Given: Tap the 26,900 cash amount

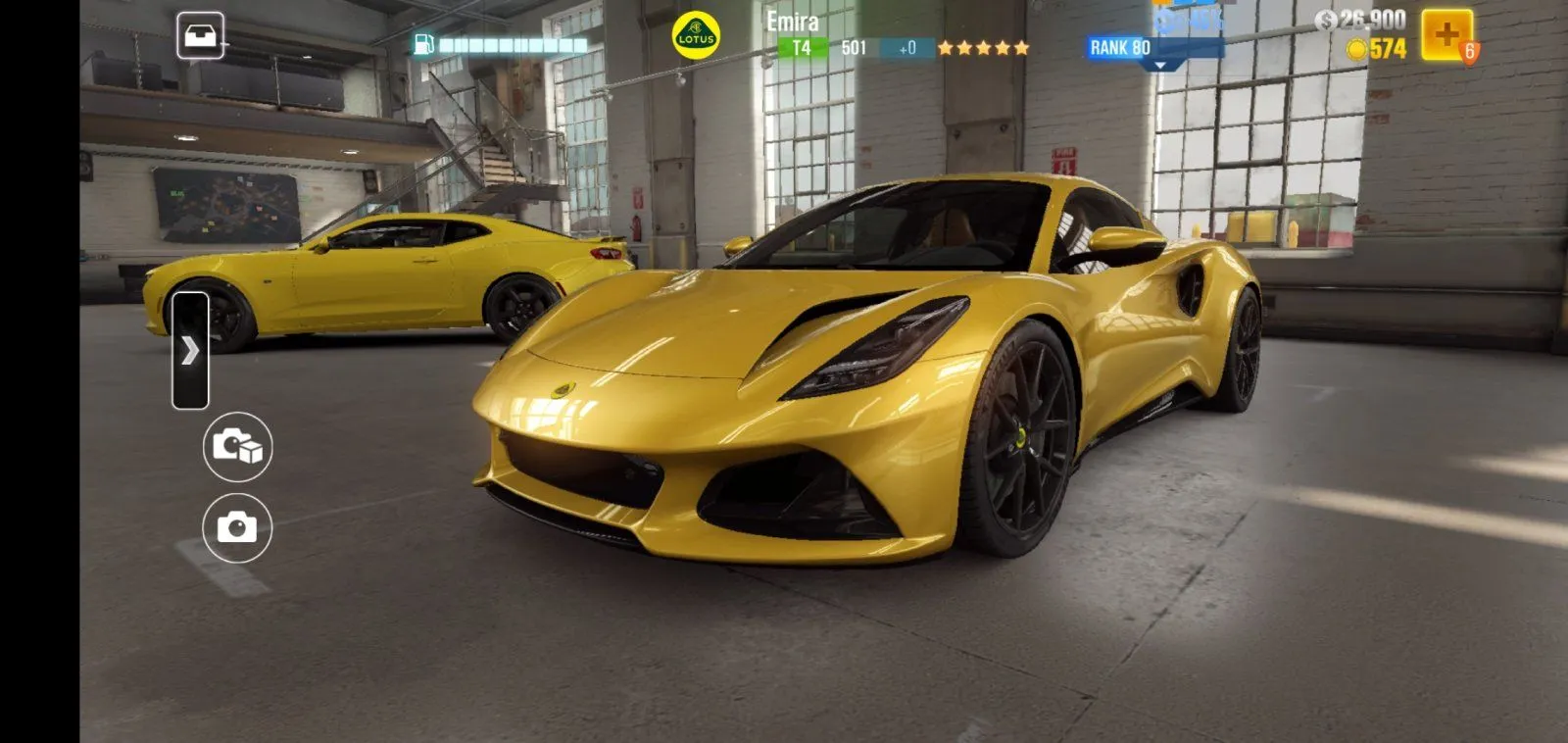Looking at the screenshot, I should pyautogui.click(x=1372, y=19).
